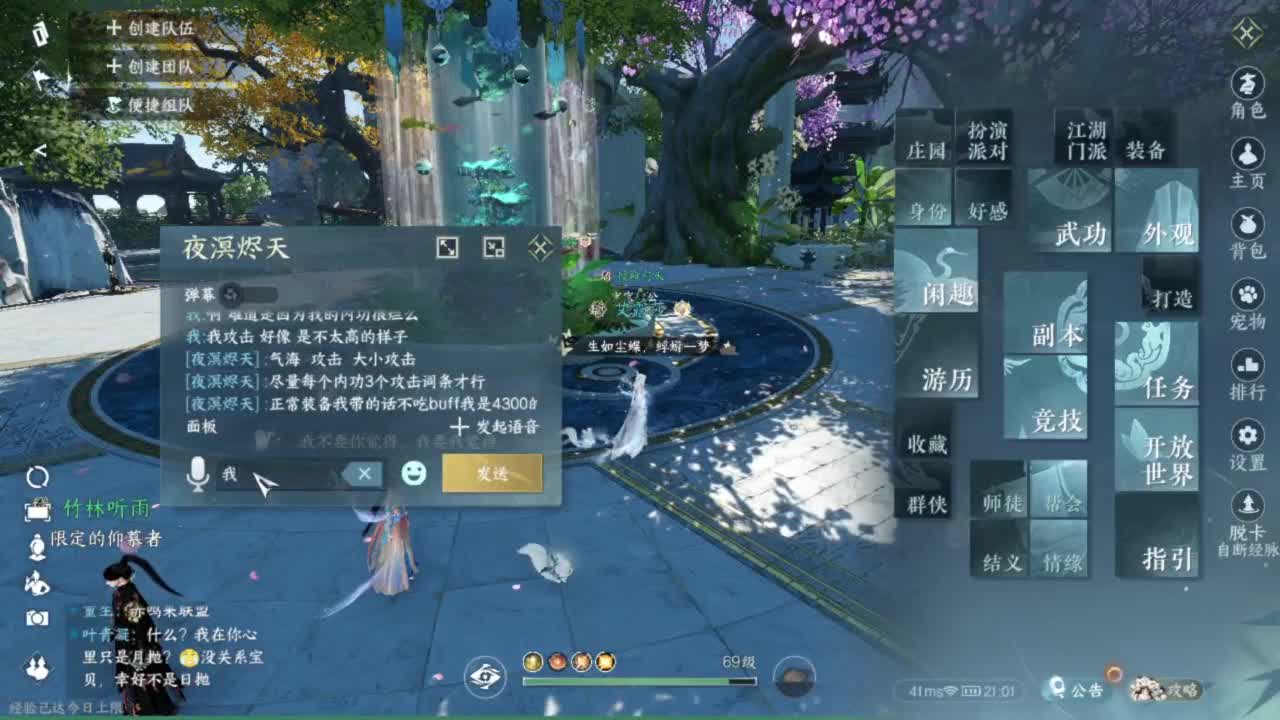The width and height of the screenshot is (1280, 720).
Task: Open the 设置 settings gear icon
Action: click(x=1246, y=434)
